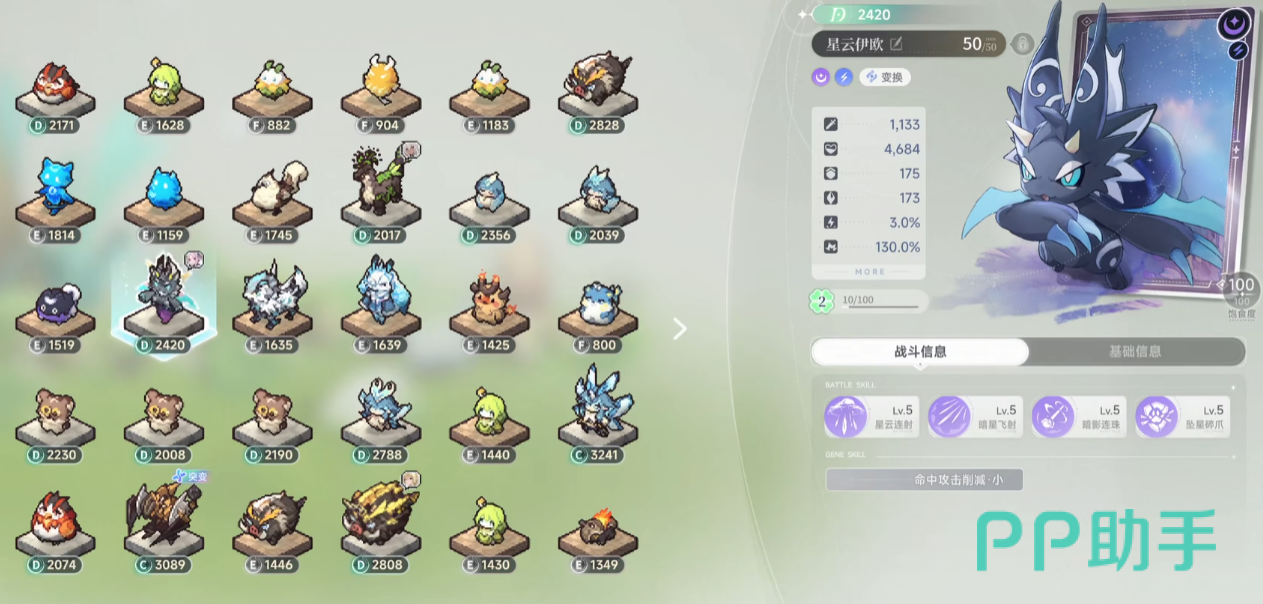Select the golden boar rated 2808
Screen dimensions: 1263x604
[x=381, y=521]
